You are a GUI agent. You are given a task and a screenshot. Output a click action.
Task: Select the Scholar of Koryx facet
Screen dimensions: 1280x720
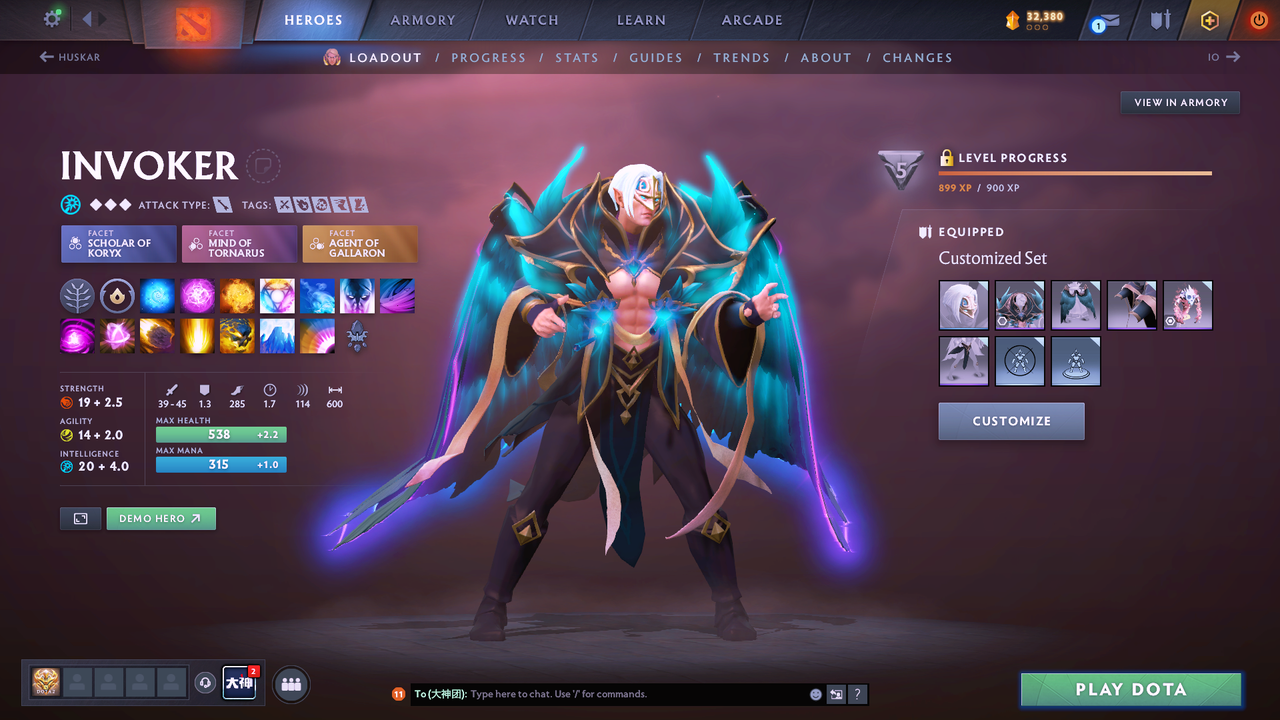click(118, 243)
